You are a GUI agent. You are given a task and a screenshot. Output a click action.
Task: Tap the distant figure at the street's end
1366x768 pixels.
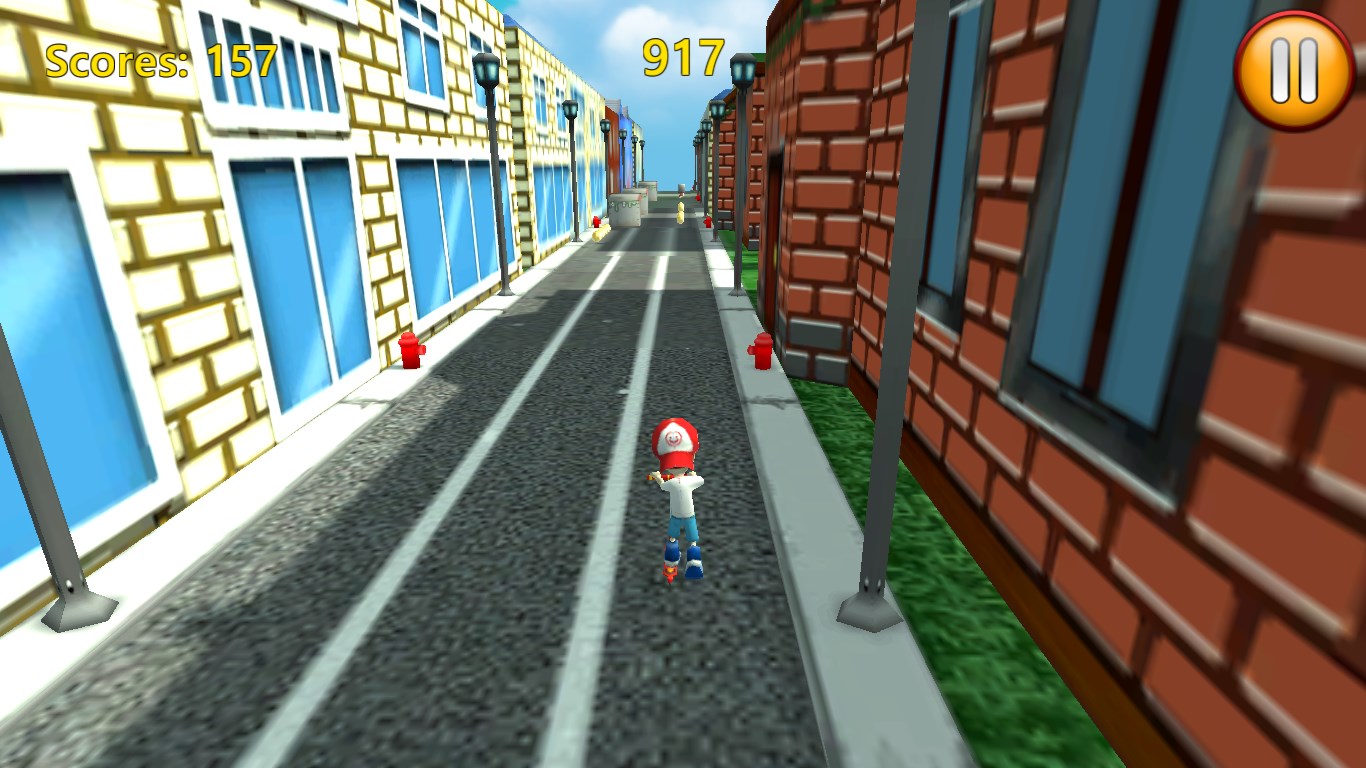[x=681, y=190]
